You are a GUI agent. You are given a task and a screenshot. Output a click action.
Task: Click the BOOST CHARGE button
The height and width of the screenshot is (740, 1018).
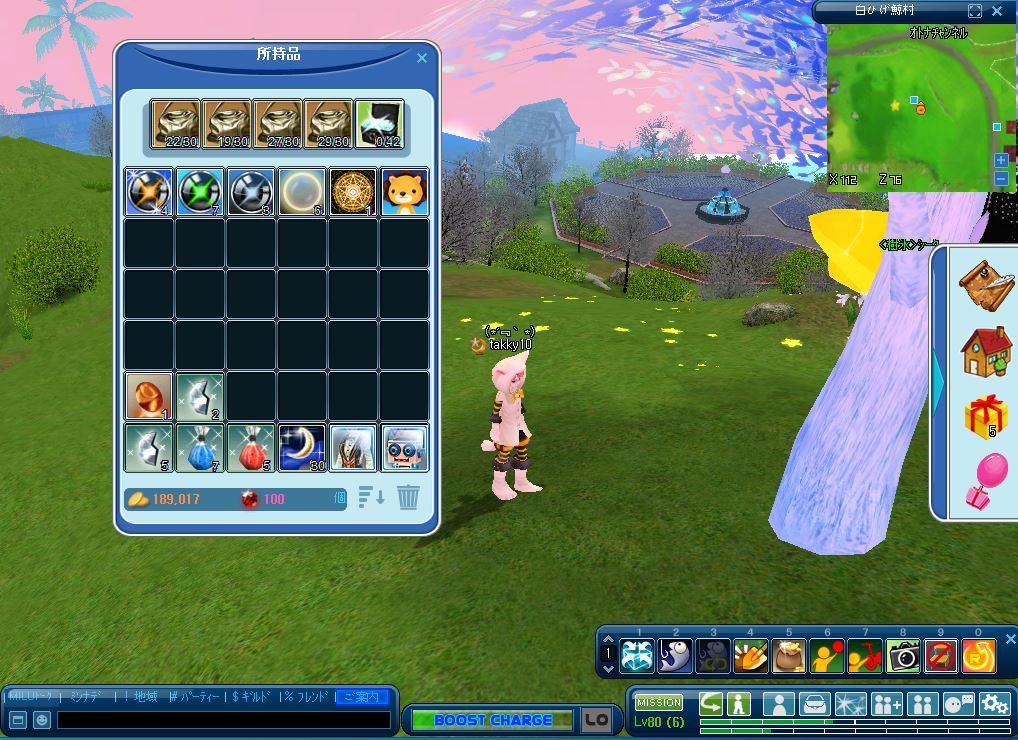point(493,719)
